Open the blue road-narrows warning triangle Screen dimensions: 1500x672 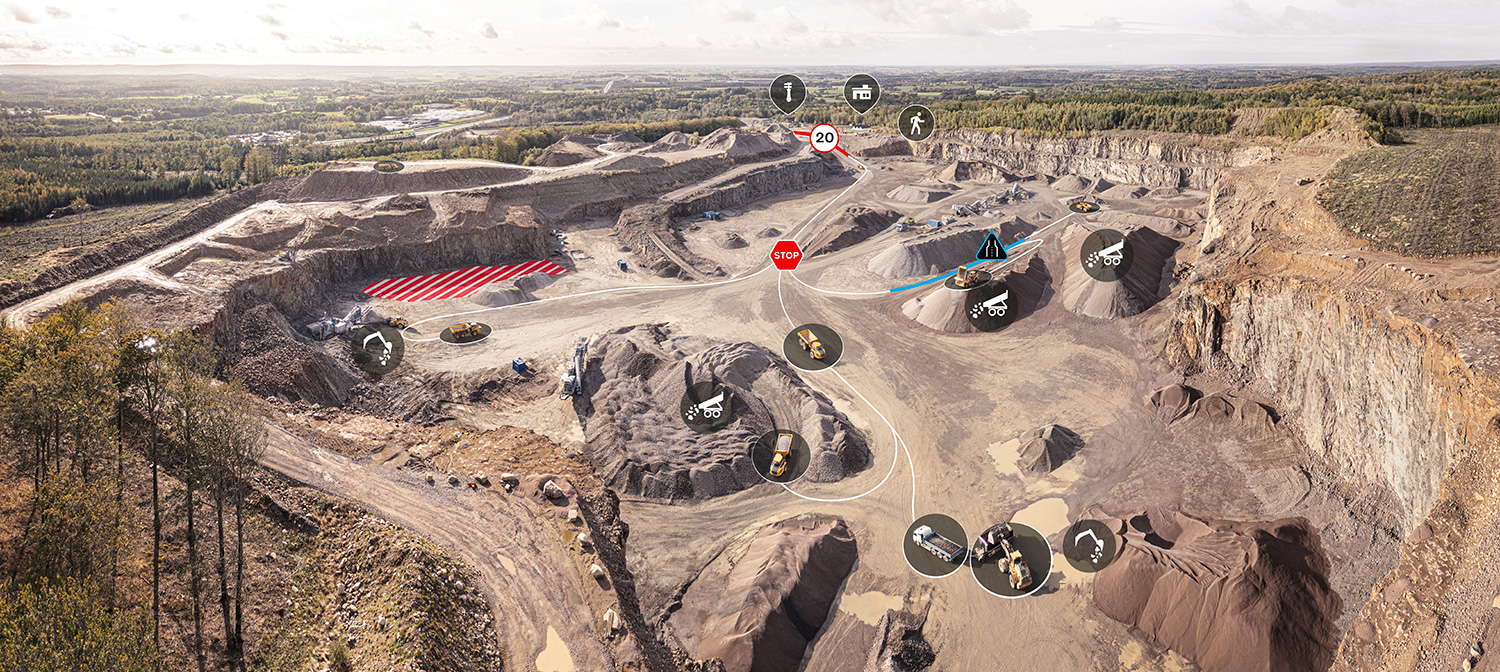(991, 247)
